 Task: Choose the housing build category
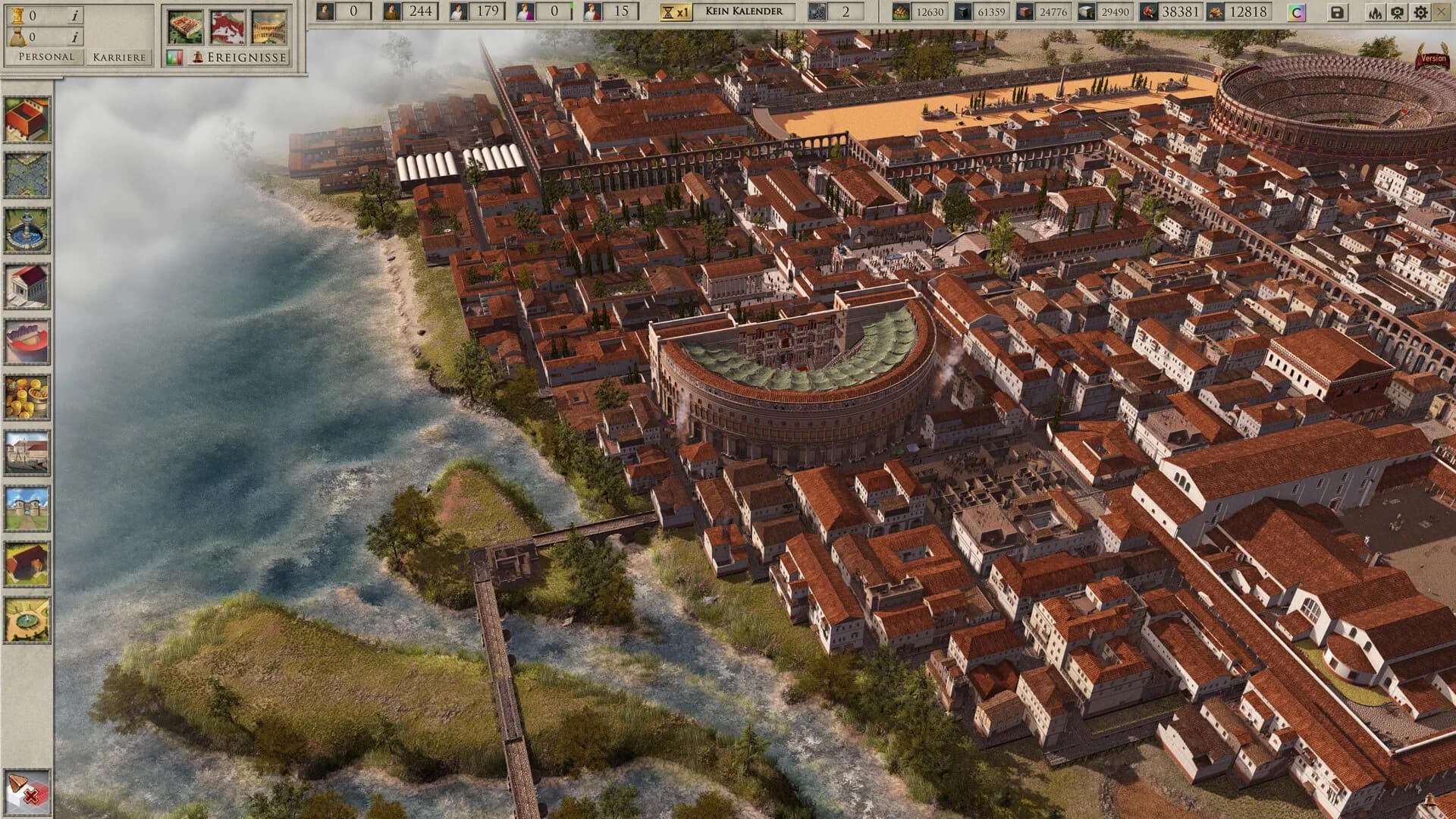[27, 119]
